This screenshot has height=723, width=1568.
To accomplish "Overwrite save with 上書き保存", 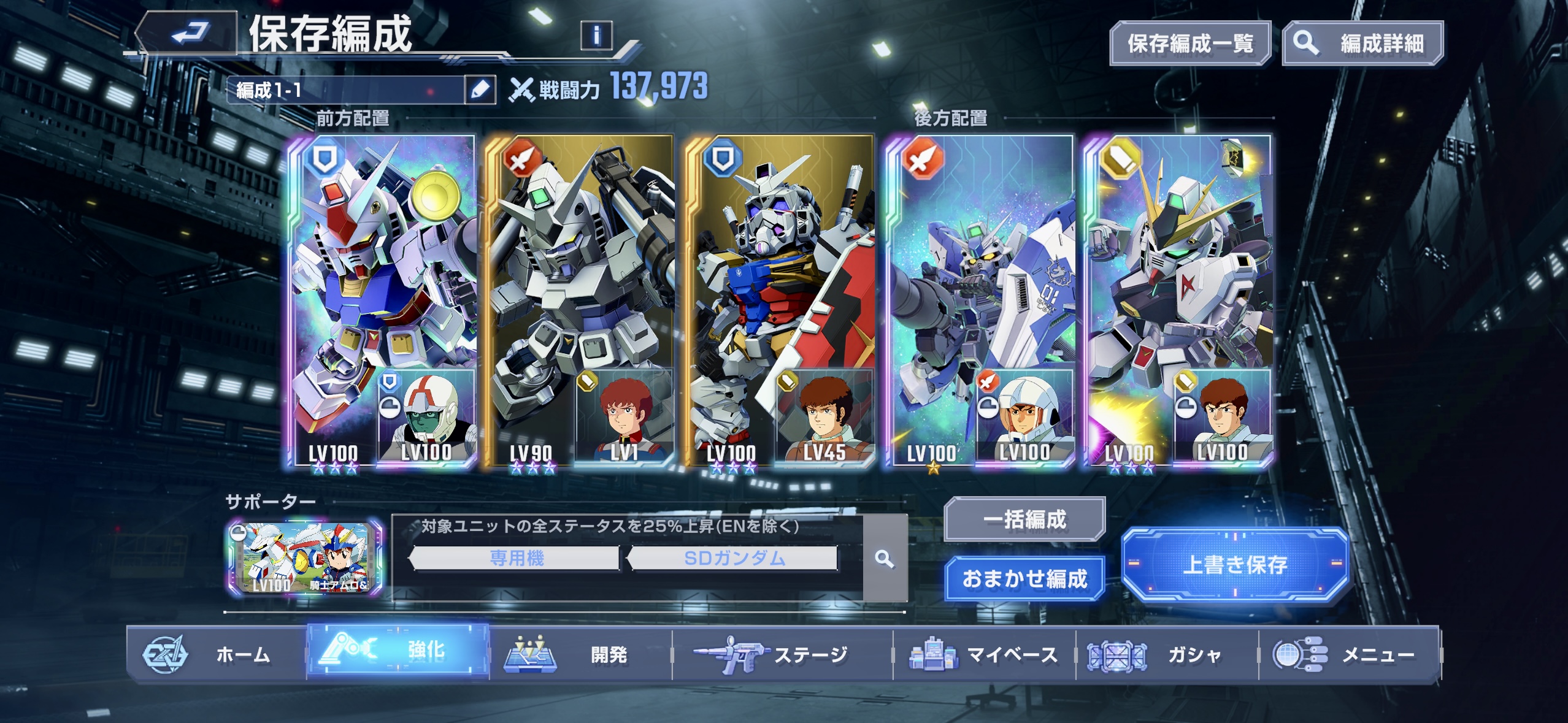I will tap(1234, 565).
